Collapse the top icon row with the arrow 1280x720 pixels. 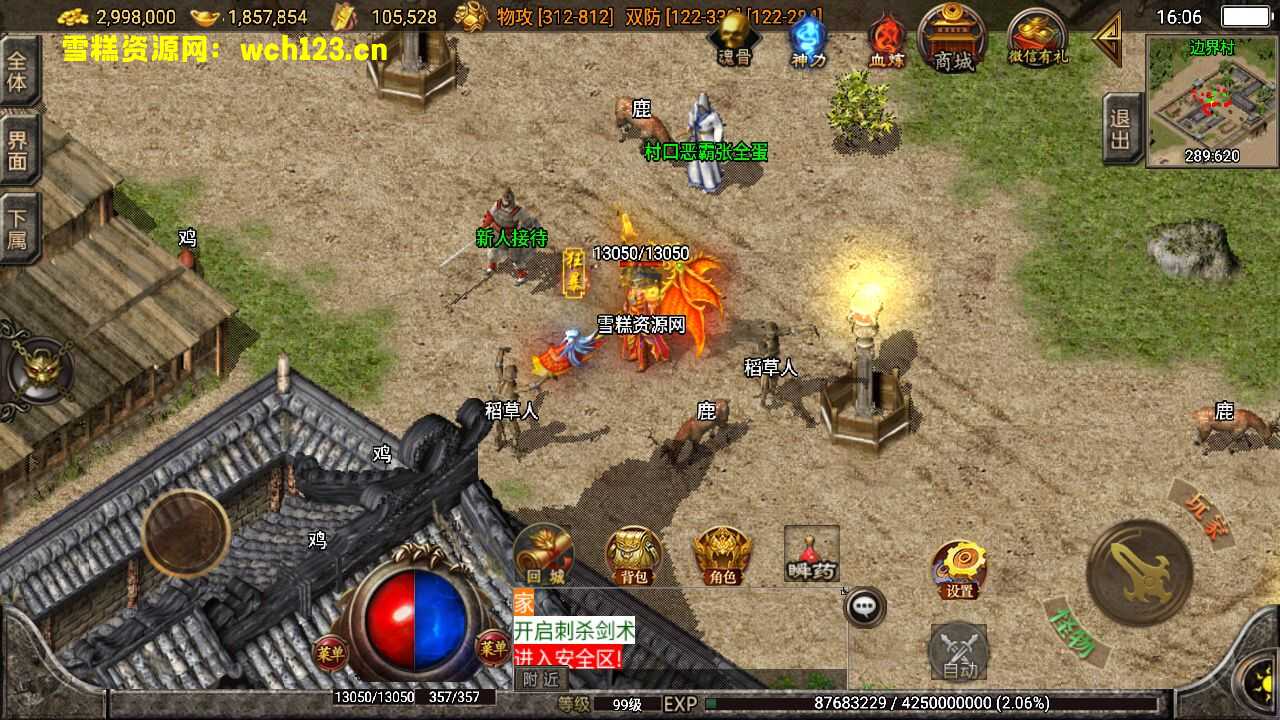1108,39
